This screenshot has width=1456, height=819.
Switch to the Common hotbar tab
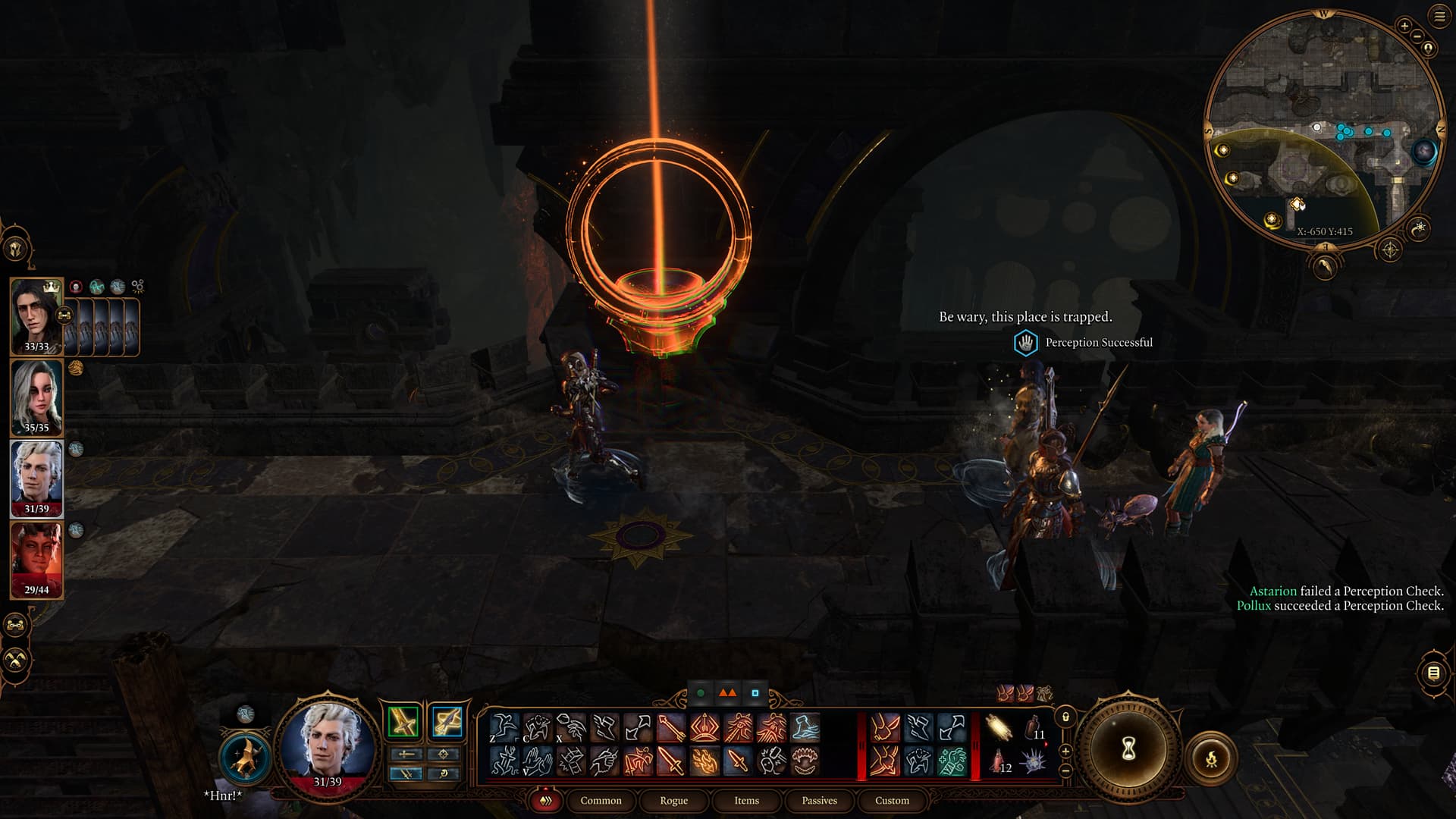click(601, 800)
